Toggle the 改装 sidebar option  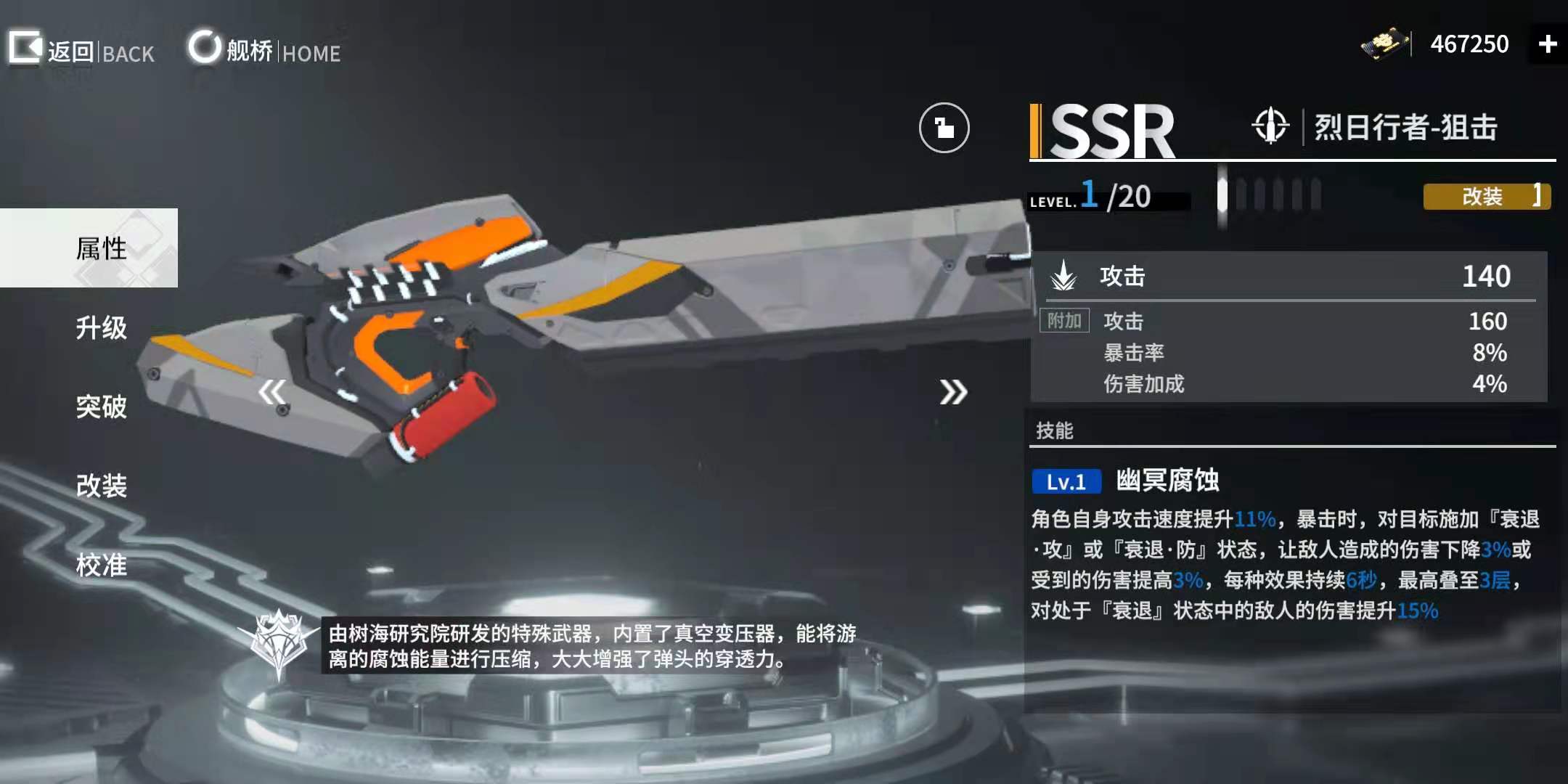pyautogui.click(x=102, y=486)
